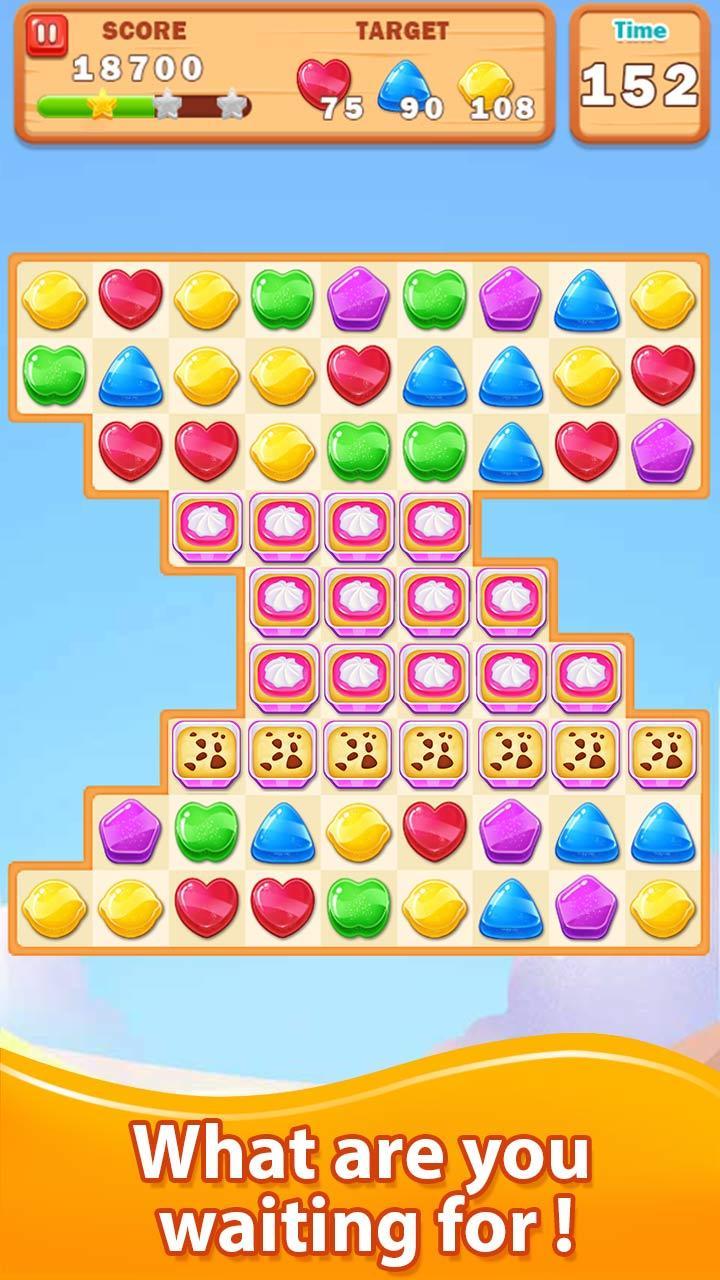Pick the red heart between yellow and purple candies
This screenshot has width=720, height=1280.
pyautogui.click(x=434, y=832)
